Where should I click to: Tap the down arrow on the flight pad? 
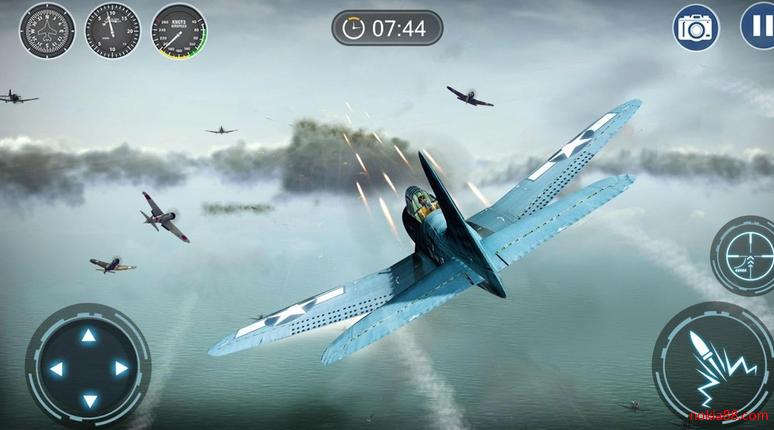pyautogui.click(x=88, y=400)
